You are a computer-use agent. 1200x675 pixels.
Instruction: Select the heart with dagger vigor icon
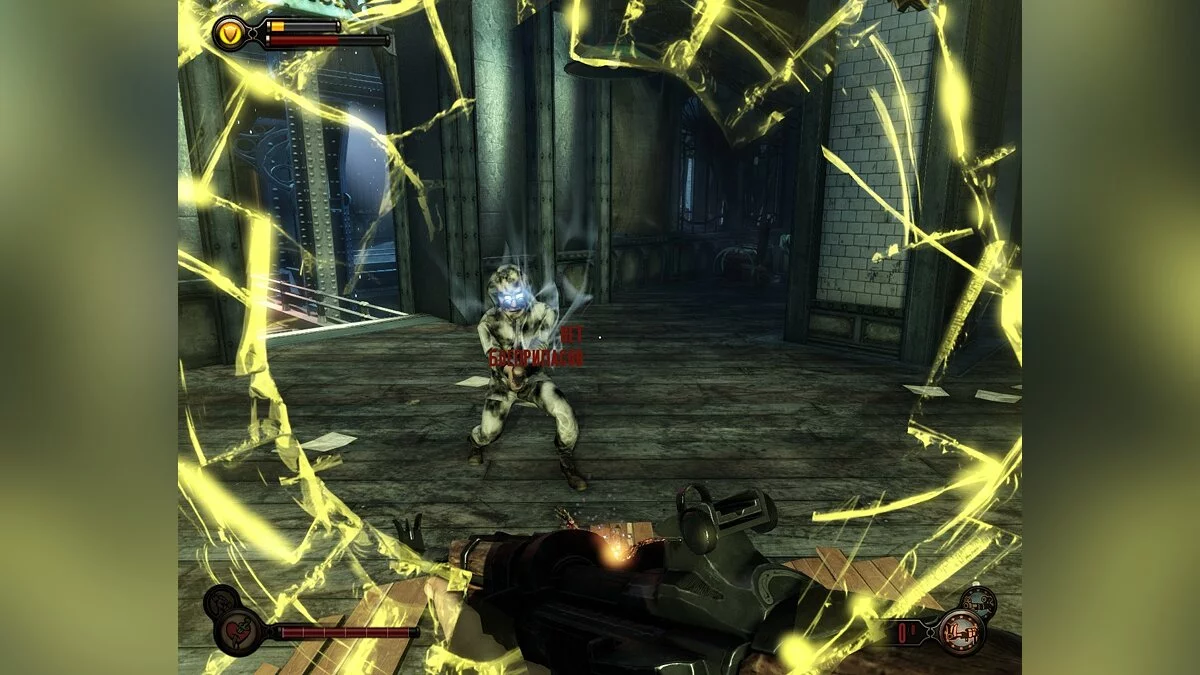tap(240, 632)
